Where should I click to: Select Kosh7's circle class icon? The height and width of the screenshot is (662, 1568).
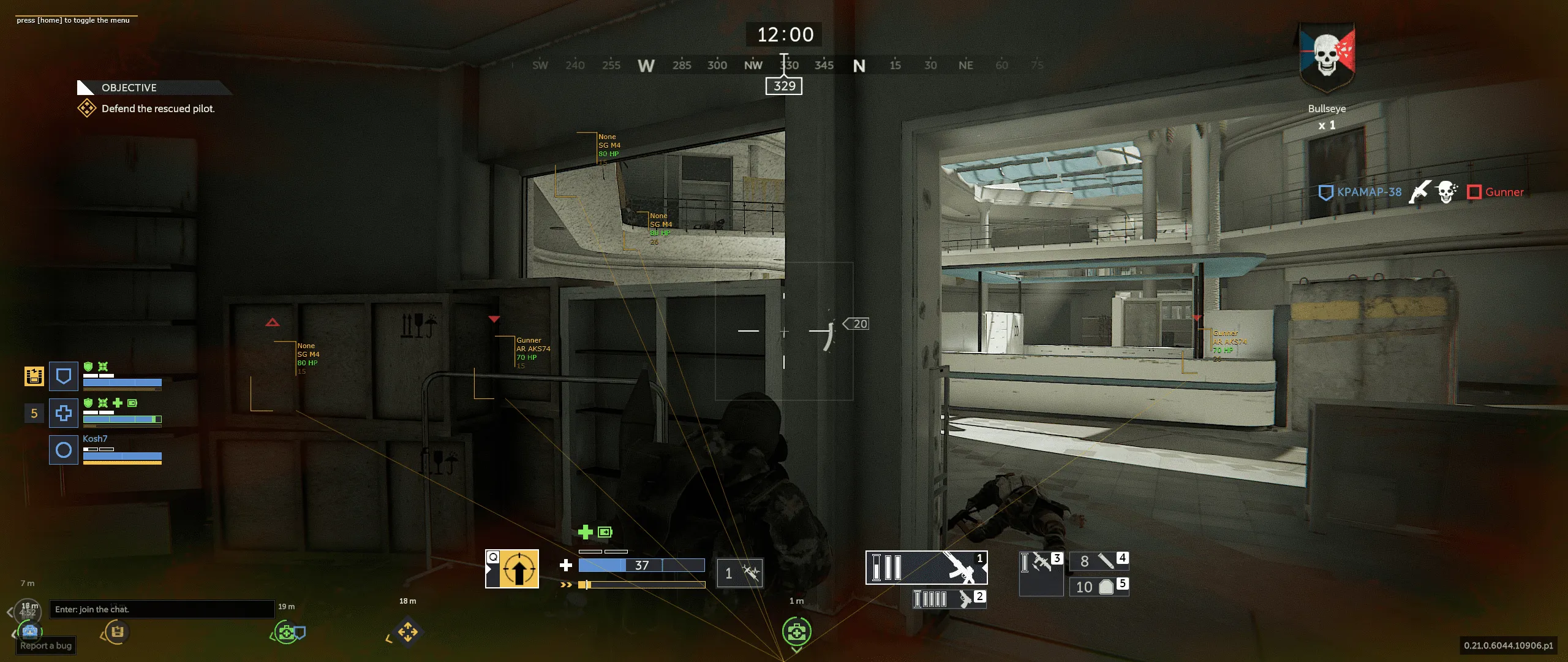click(x=63, y=449)
